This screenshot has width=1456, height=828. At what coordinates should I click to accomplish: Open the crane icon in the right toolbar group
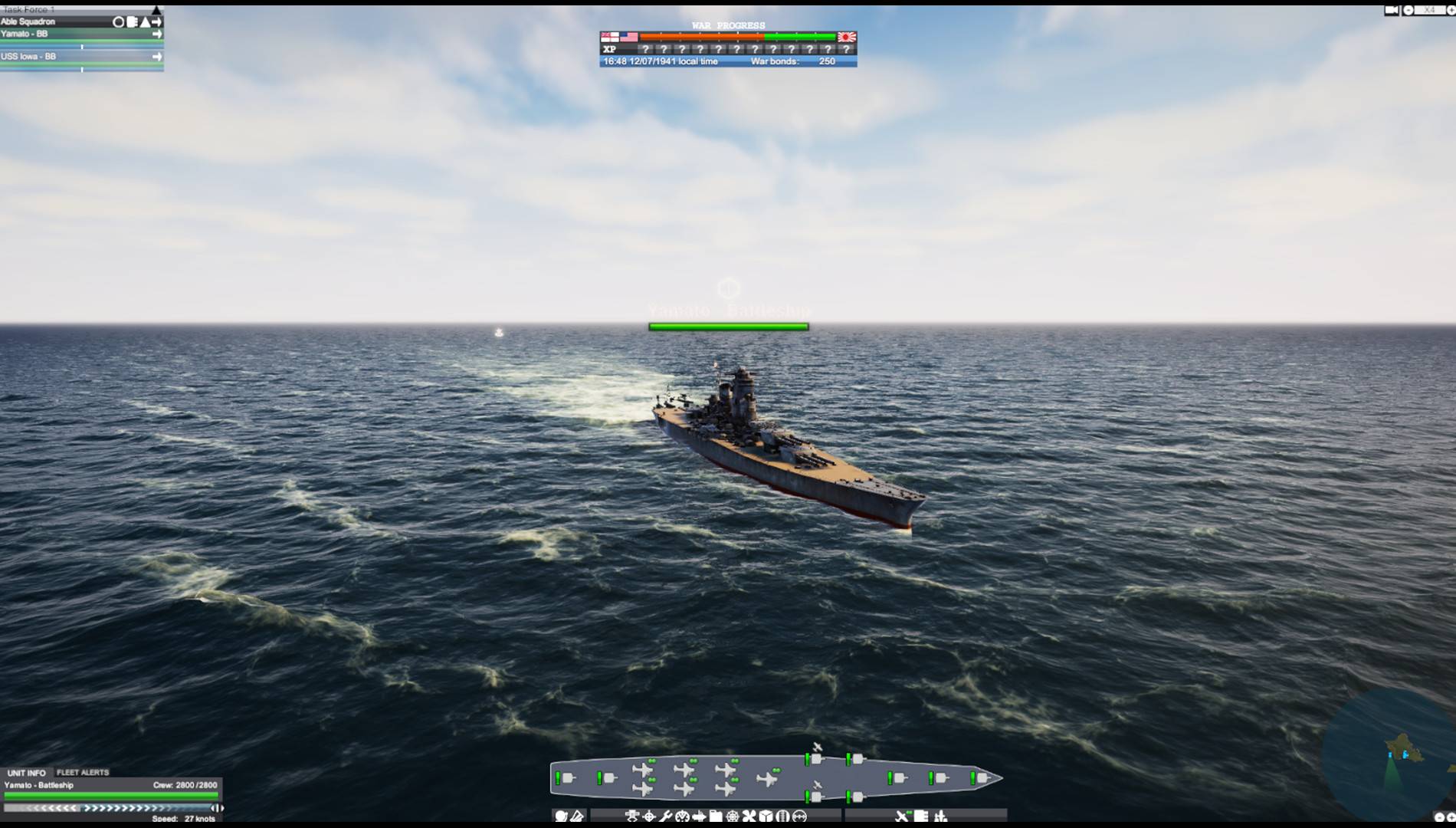tap(941, 816)
